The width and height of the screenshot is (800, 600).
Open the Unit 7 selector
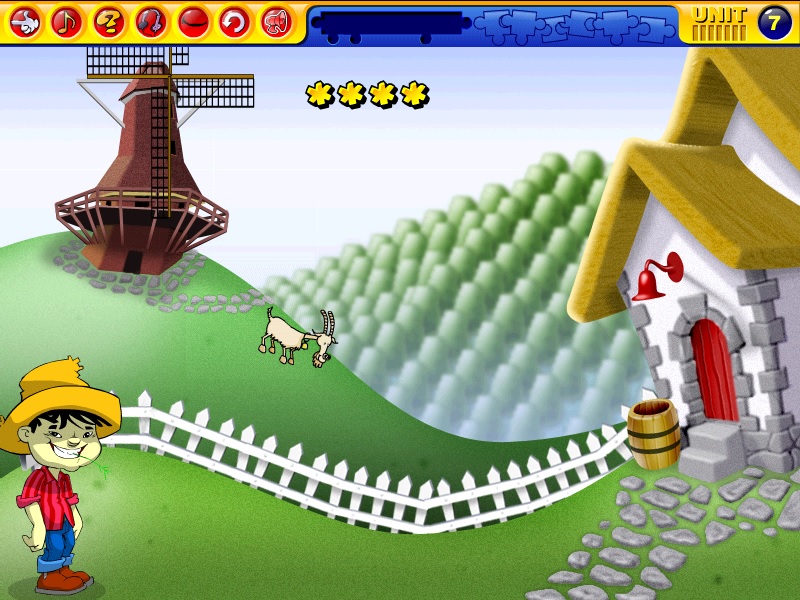coord(774,22)
